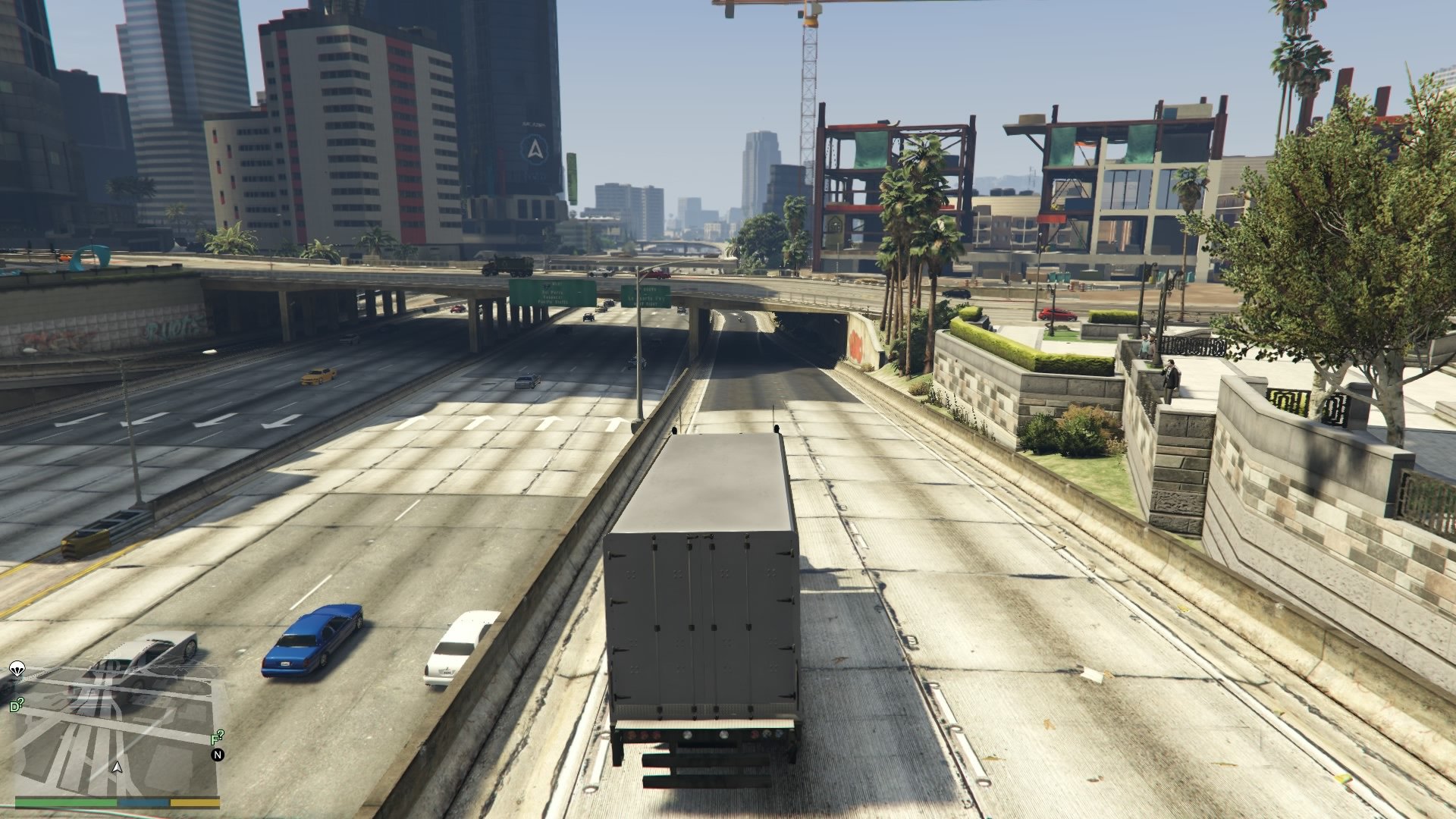Select the green D mission blip on minimap

click(16, 704)
